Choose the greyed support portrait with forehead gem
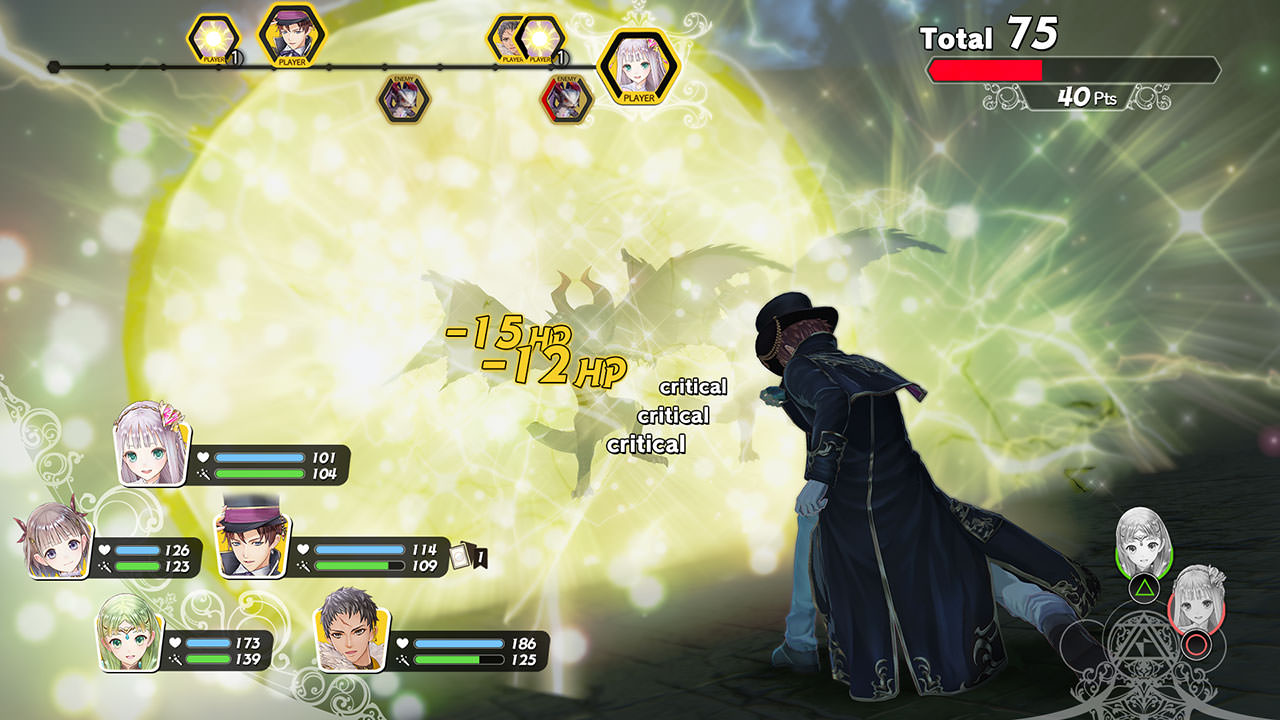Image resolution: width=1280 pixels, height=720 pixels. 1143,542
